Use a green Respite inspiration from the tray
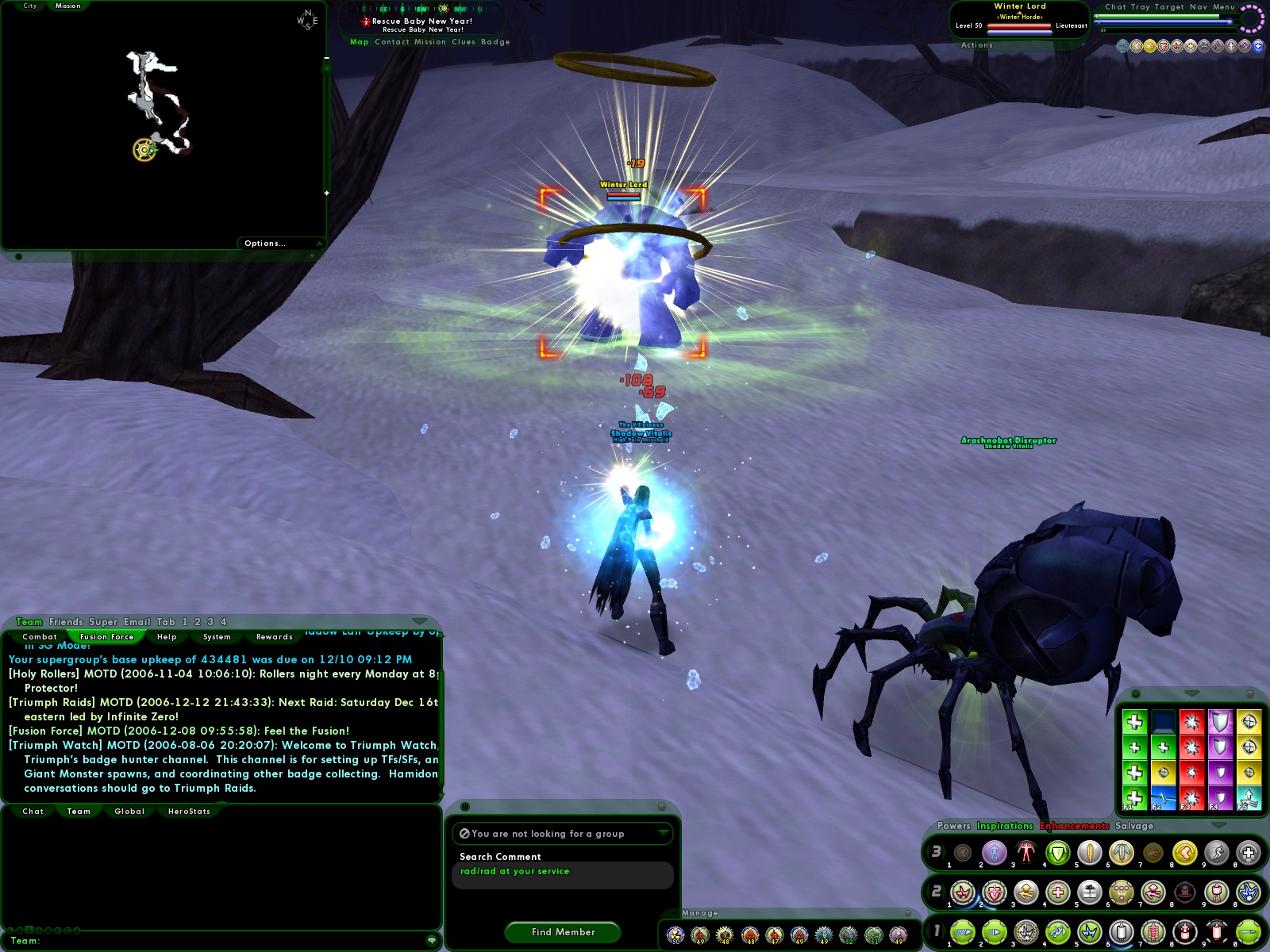Image resolution: width=1270 pixels, height=952 pixels. point(1135,722)
